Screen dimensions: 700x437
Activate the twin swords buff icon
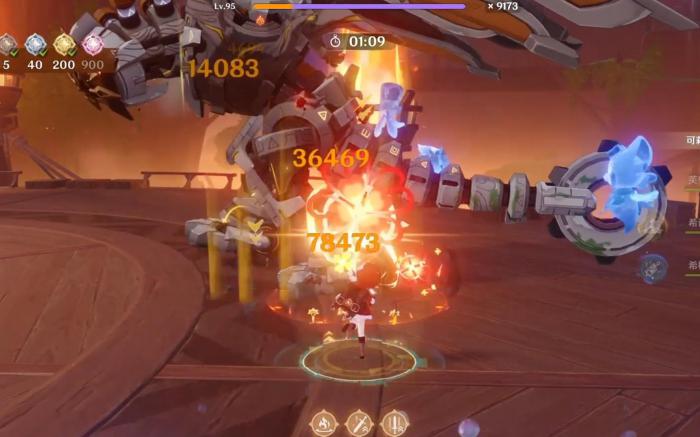395,423
